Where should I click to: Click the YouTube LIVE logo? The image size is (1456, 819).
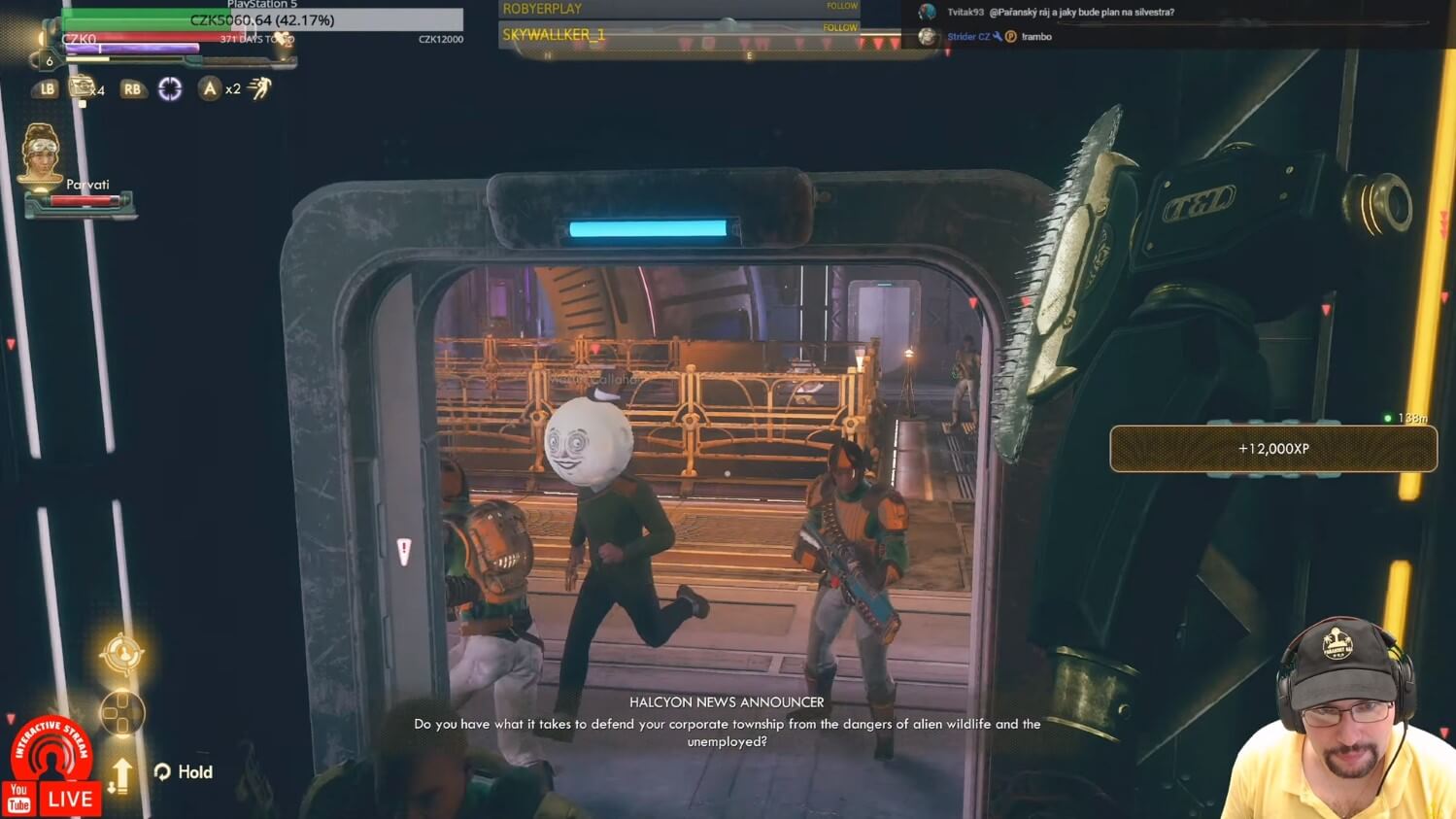click(x=52, y=800)
